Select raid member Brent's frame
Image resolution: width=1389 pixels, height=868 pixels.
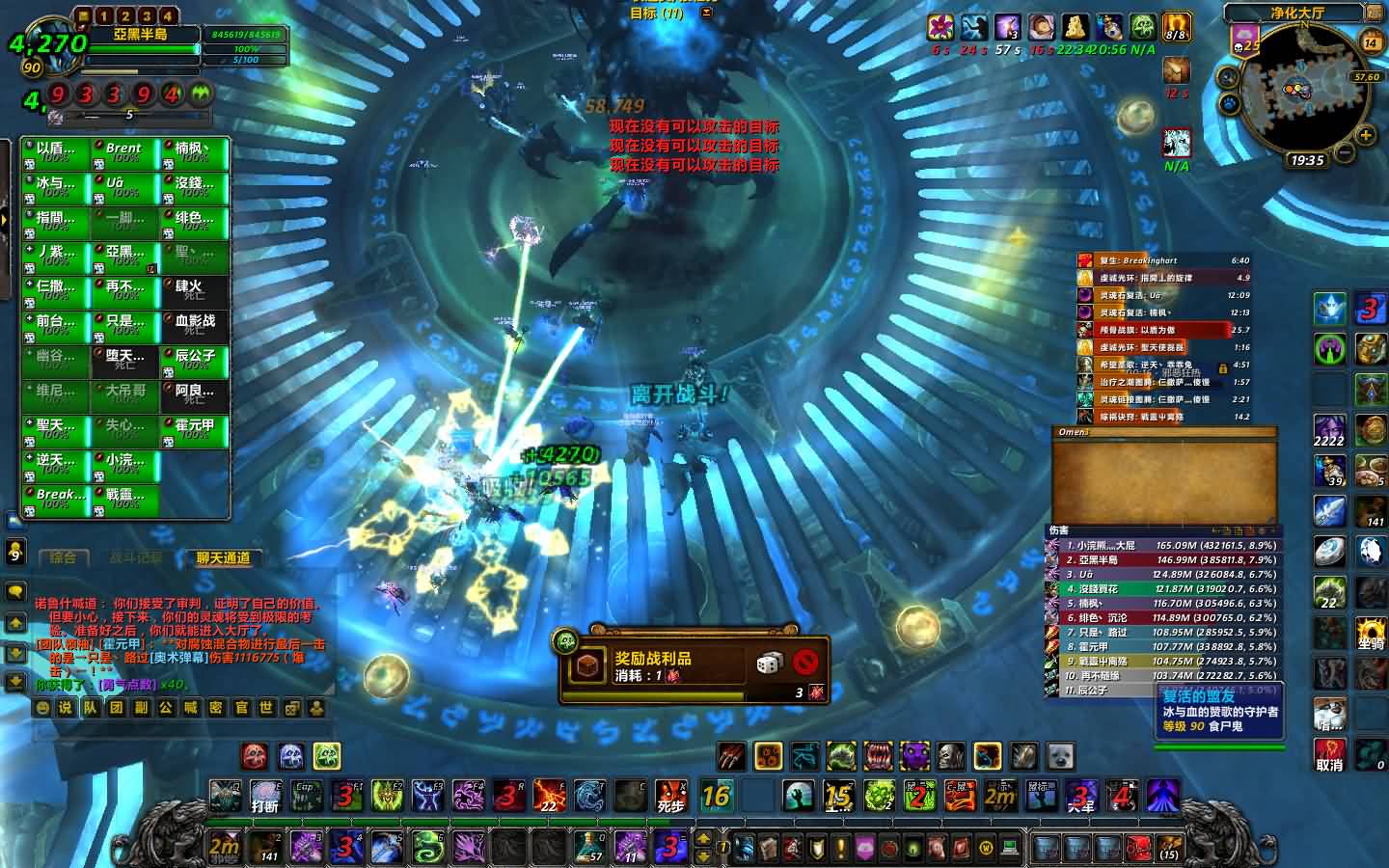click(125, 153)
